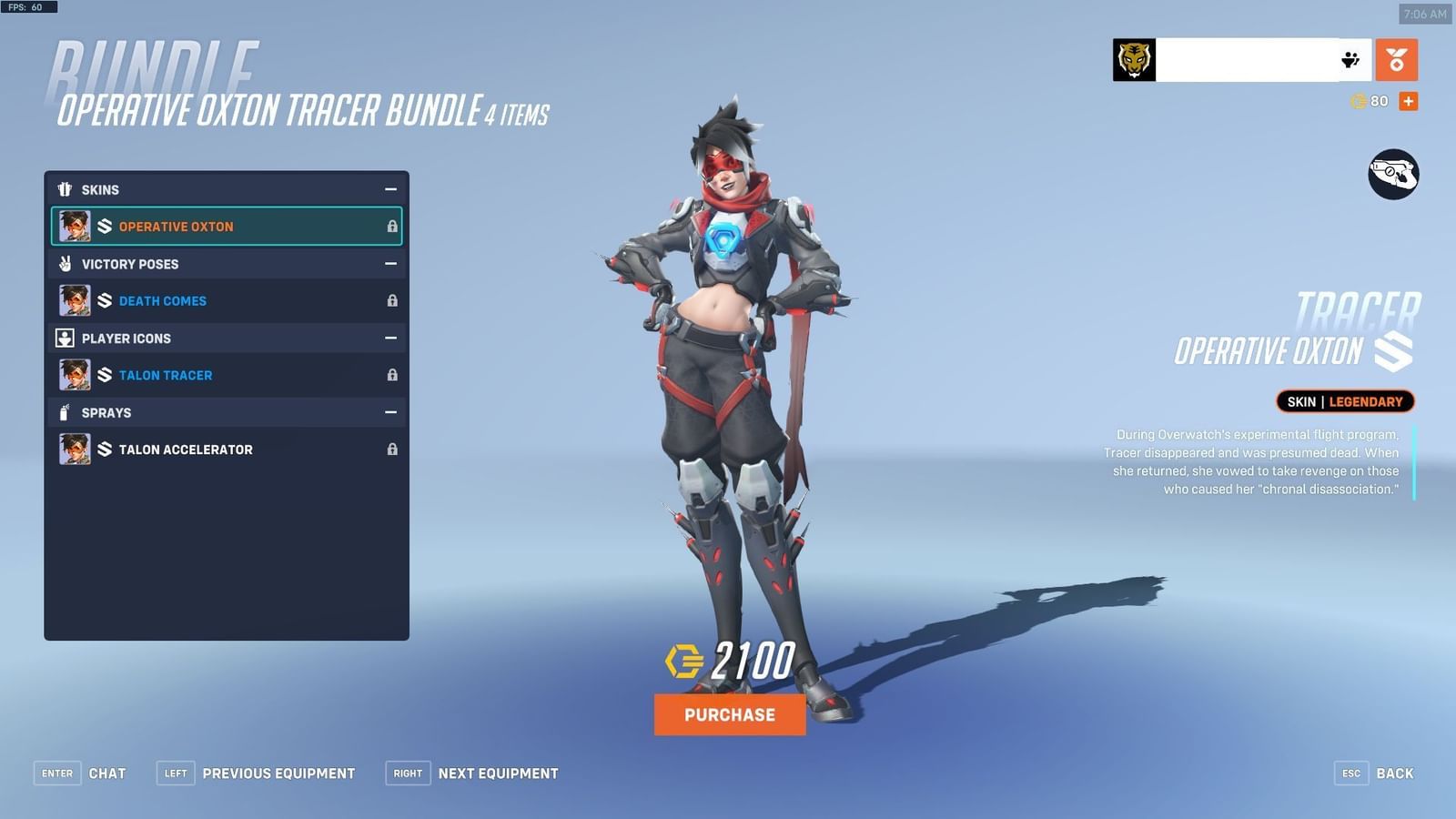Screen dimensions: 1456x819
Task: Collapse the Sprays section
Action: 391,412
